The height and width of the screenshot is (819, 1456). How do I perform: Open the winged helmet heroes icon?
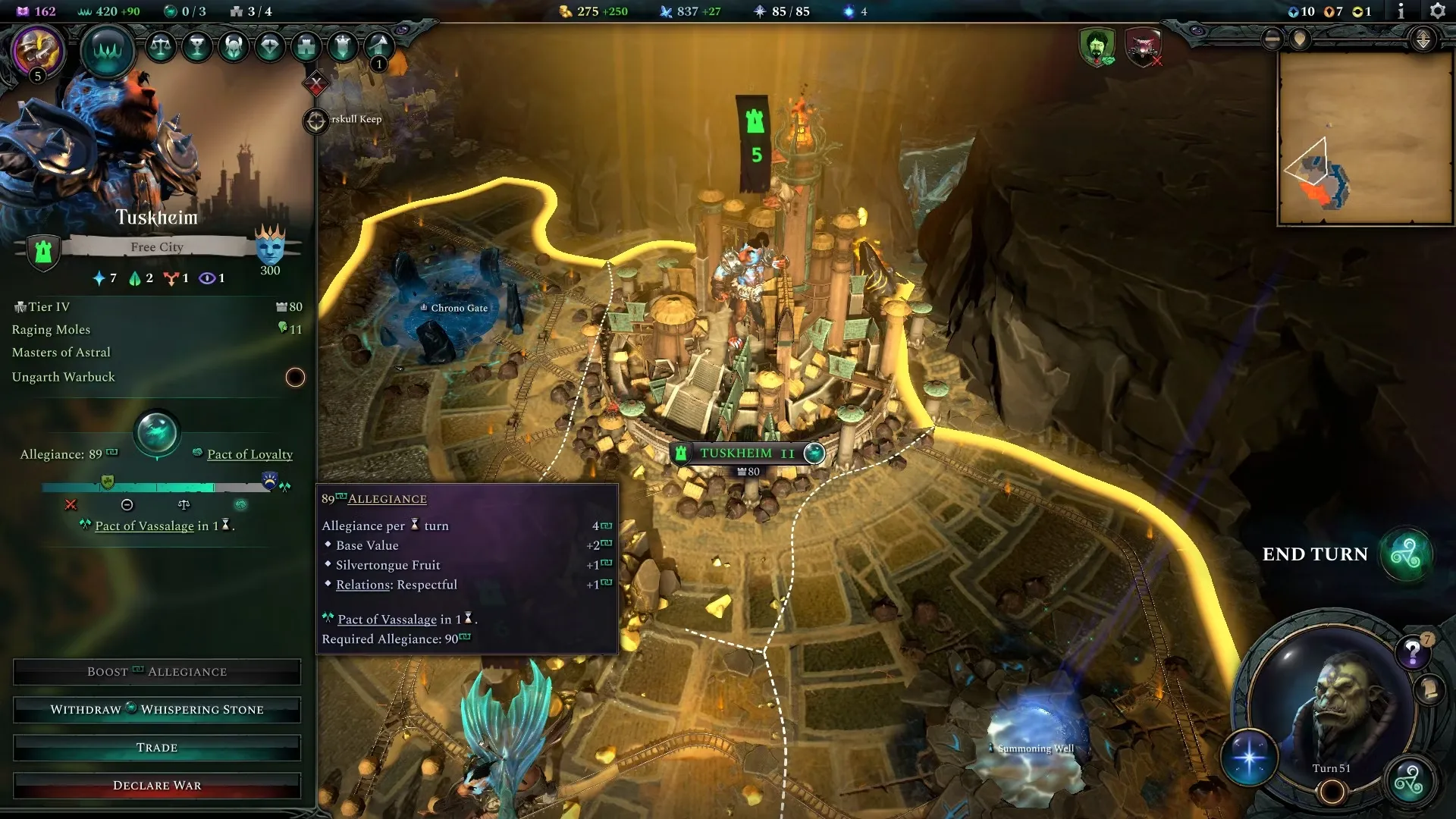point(234,47)
